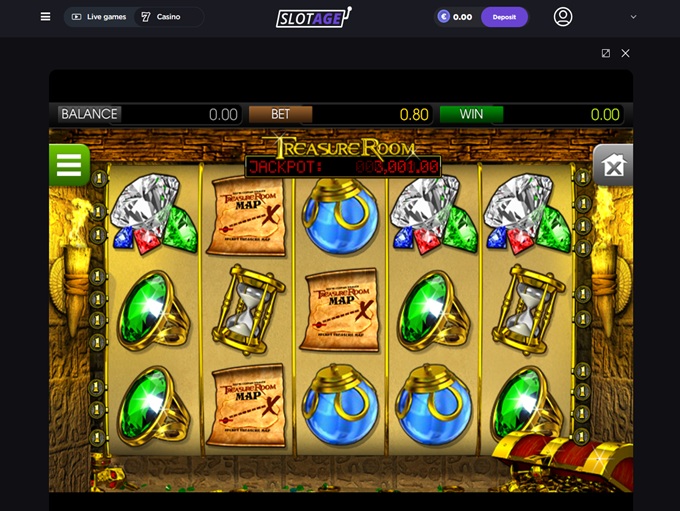Click the grey home button
Image resolution: width=680 pixels, height=511 pixels.
613,165
